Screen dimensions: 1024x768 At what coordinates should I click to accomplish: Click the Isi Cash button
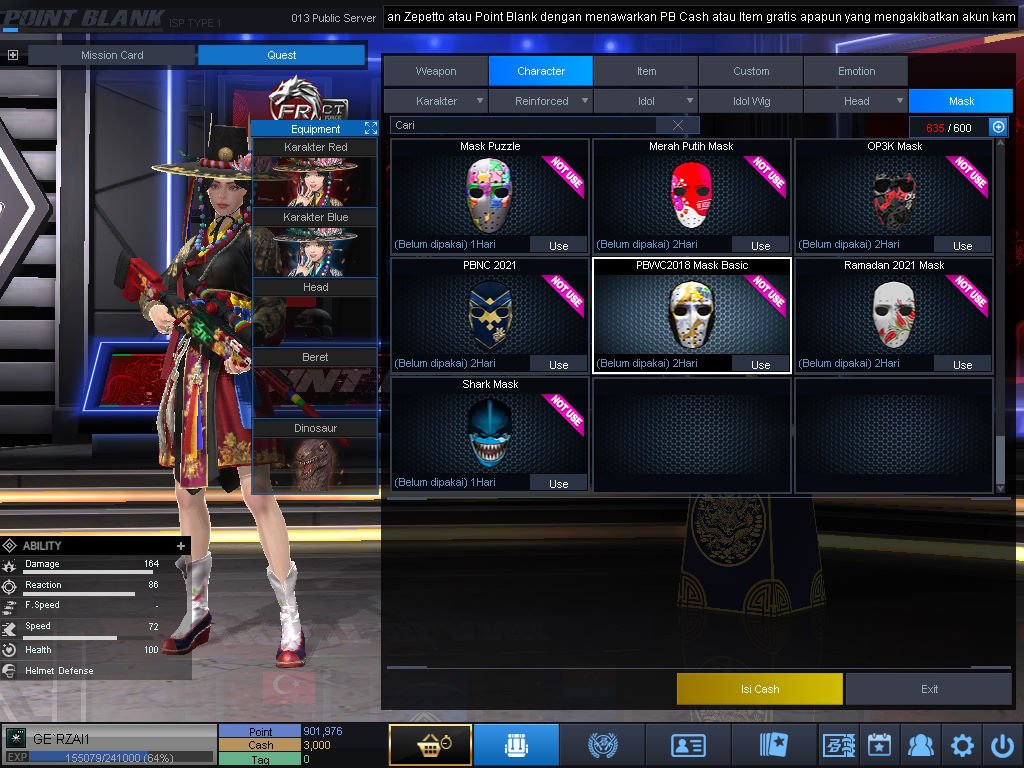coord(759,689)
